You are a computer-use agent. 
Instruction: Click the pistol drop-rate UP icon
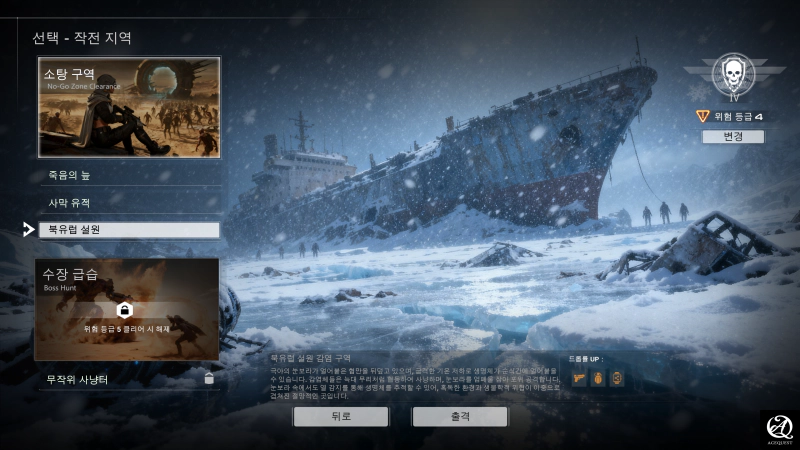(580, 378)
